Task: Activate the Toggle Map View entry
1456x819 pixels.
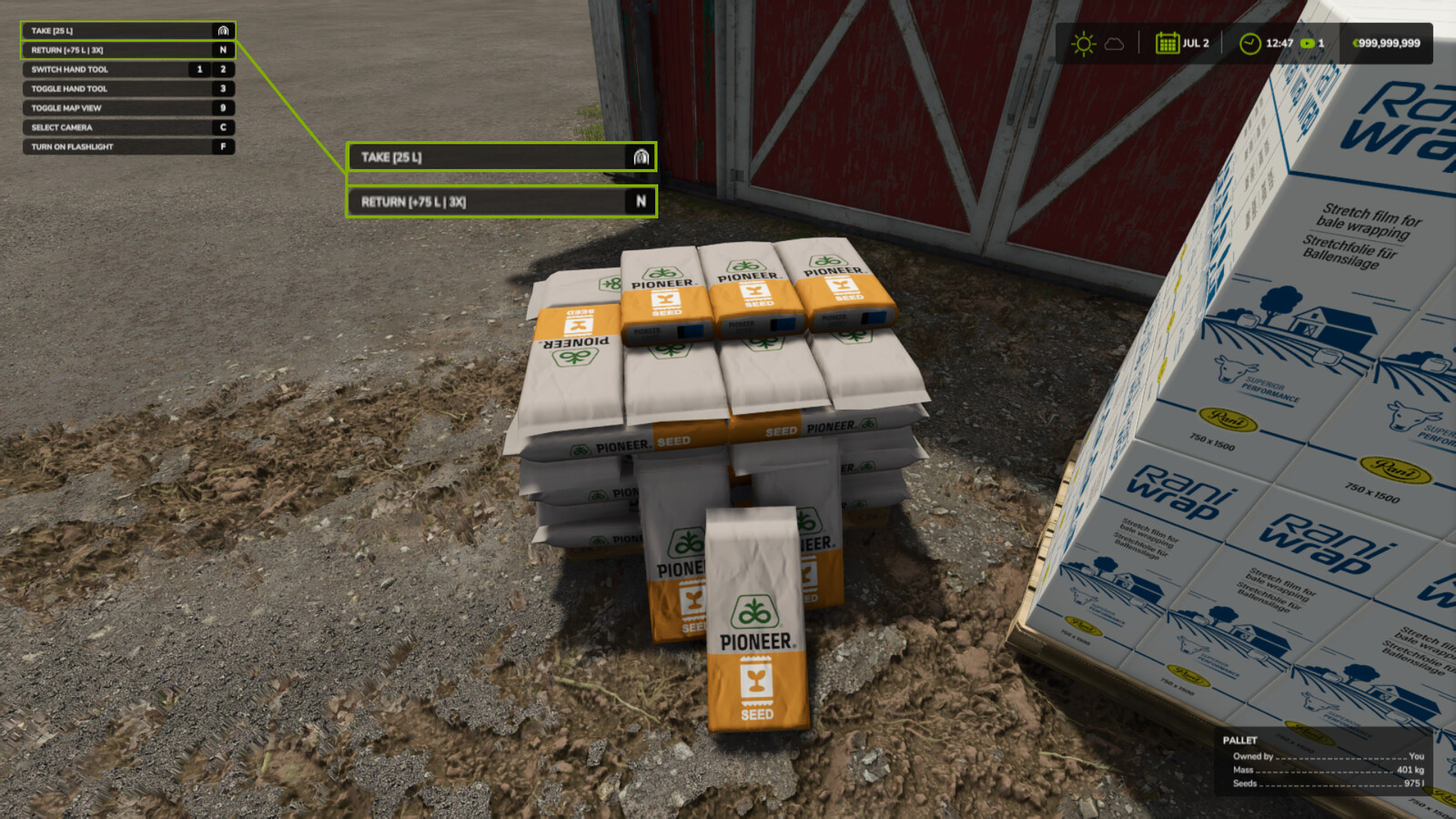Action: pyautogui.click(x=128, y=107)
